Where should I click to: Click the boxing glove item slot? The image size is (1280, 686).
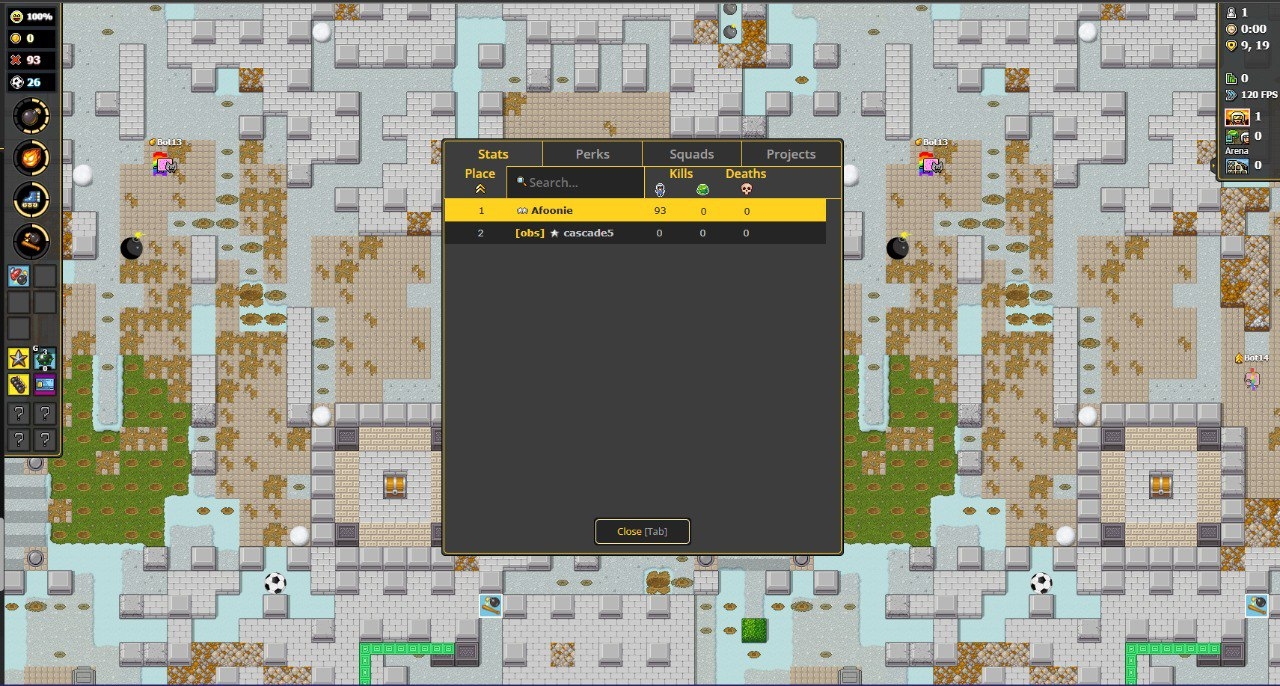click(19, 275)
